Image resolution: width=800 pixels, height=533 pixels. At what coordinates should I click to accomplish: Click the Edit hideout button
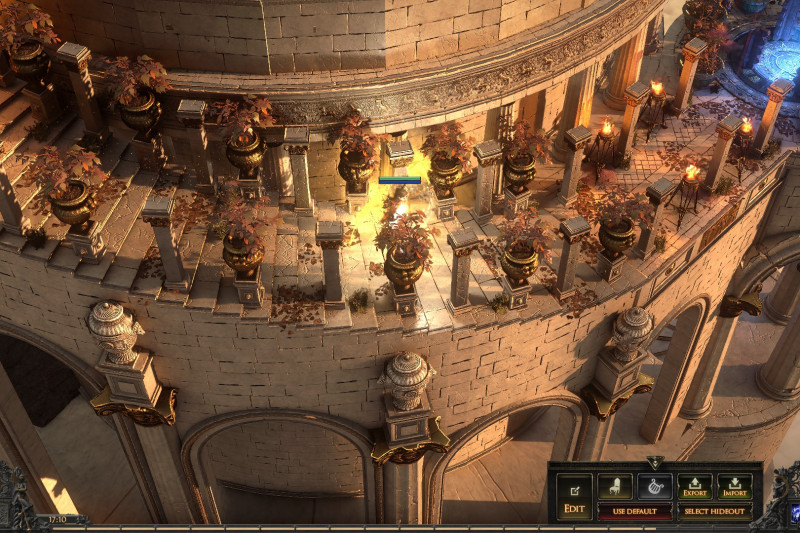(574, 496)
